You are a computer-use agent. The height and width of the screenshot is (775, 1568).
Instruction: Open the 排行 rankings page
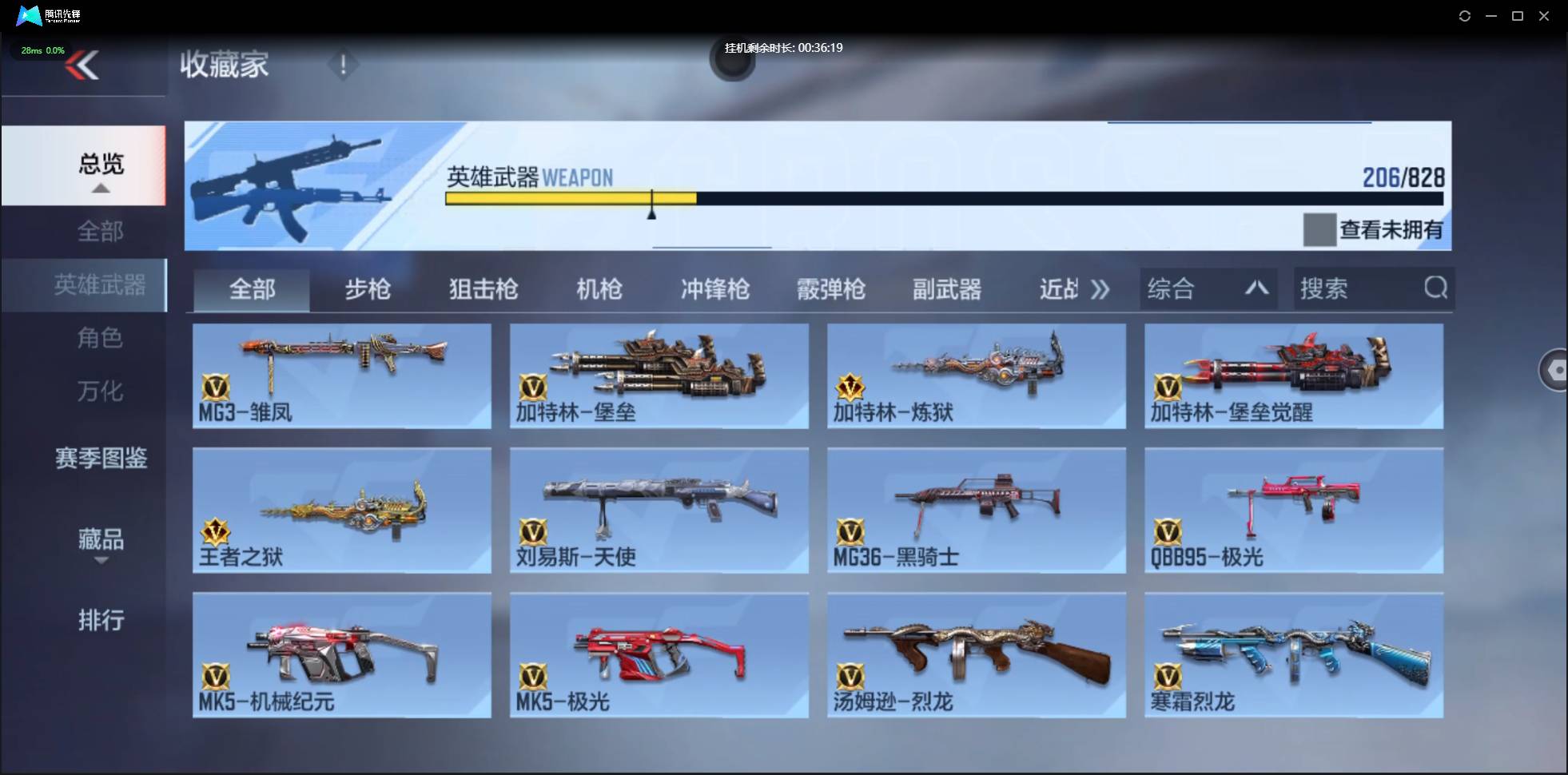pyautogui.click(x=101, y=621)
